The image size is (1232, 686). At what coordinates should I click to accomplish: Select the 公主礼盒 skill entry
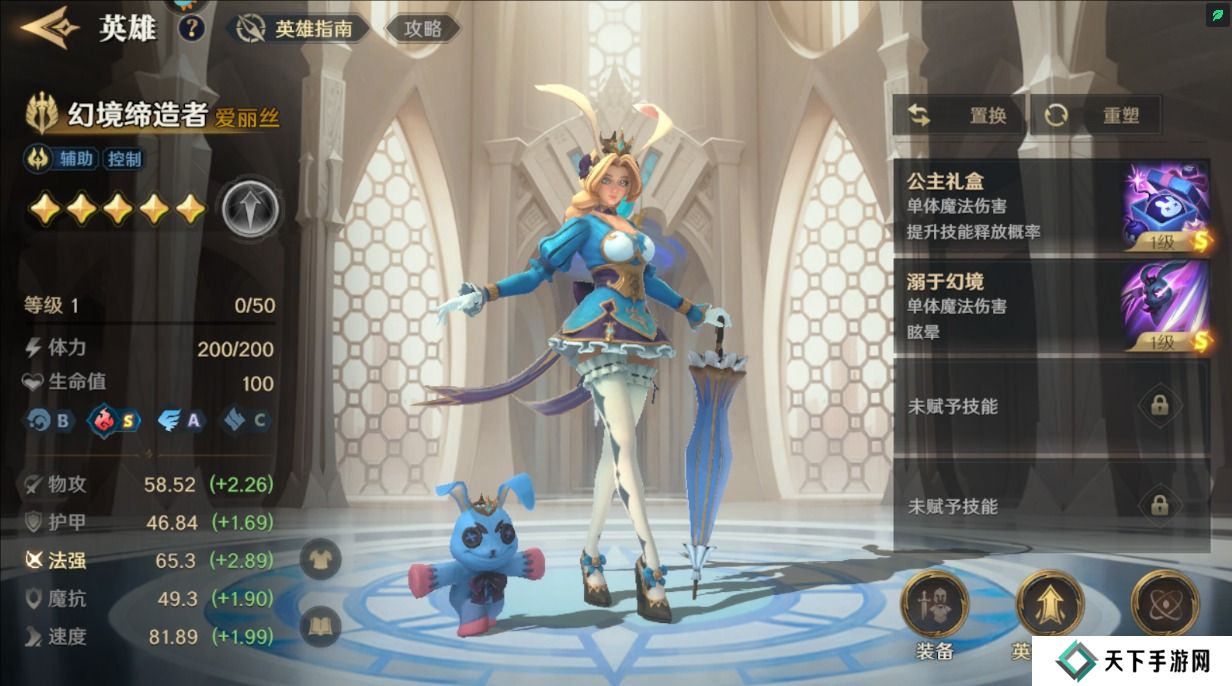point(1050,206)
